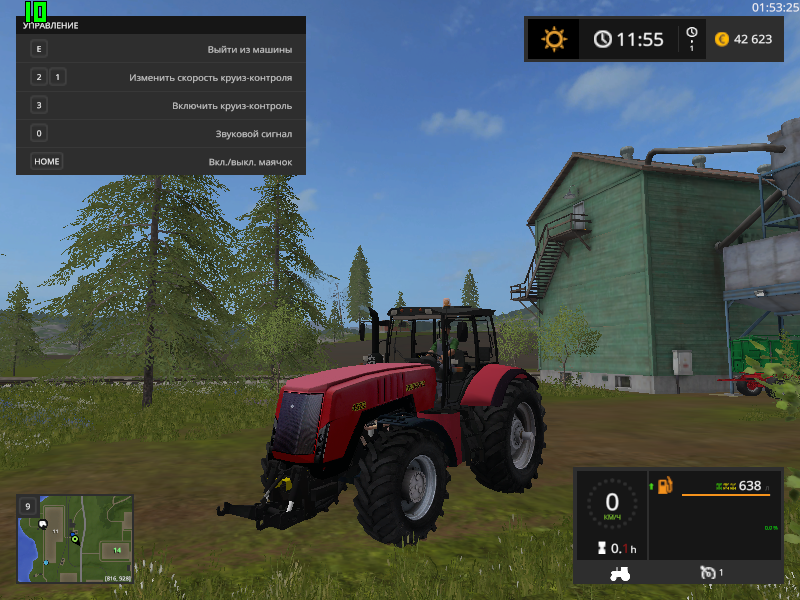Click the white animal marker on minimap

pos(43,523)
